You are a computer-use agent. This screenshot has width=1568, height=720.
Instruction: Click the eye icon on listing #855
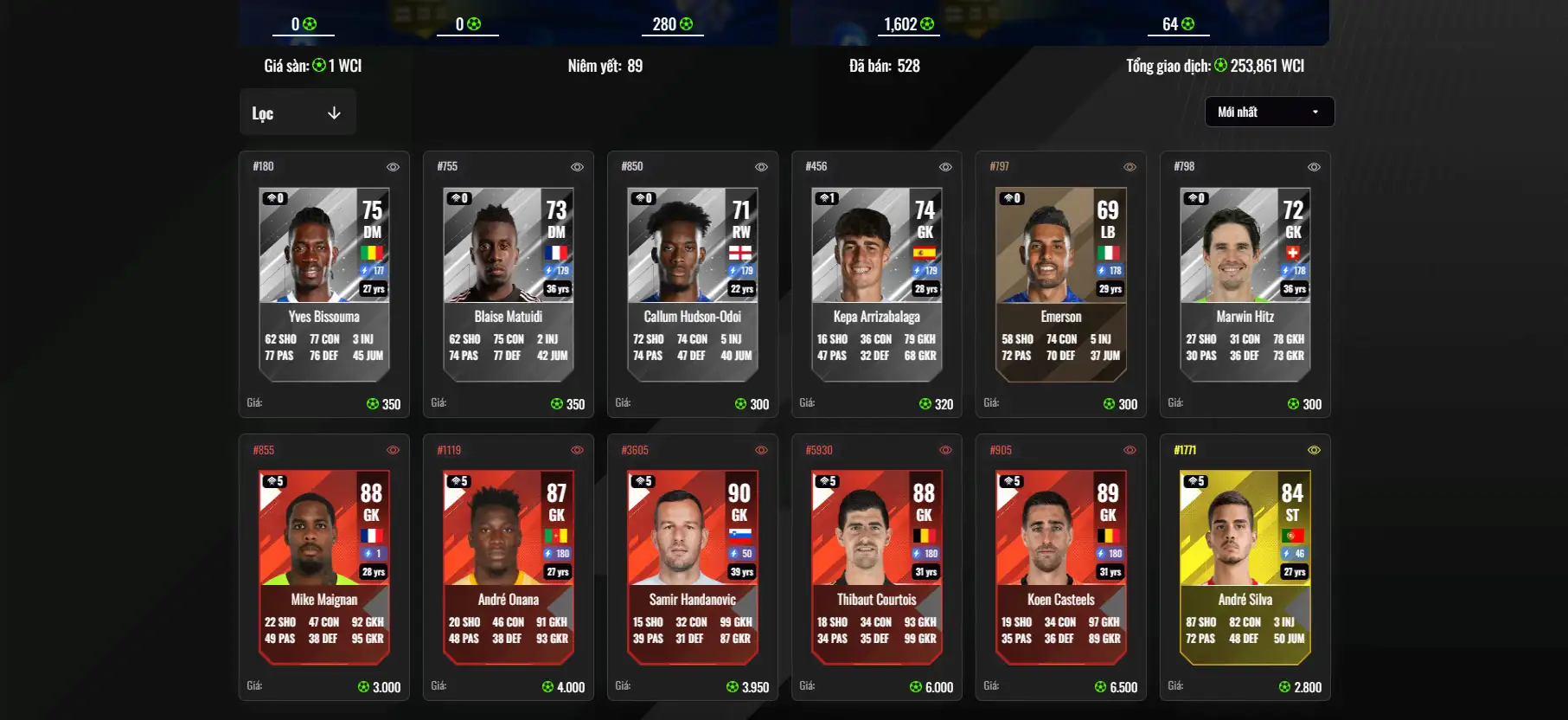(393, 450)
